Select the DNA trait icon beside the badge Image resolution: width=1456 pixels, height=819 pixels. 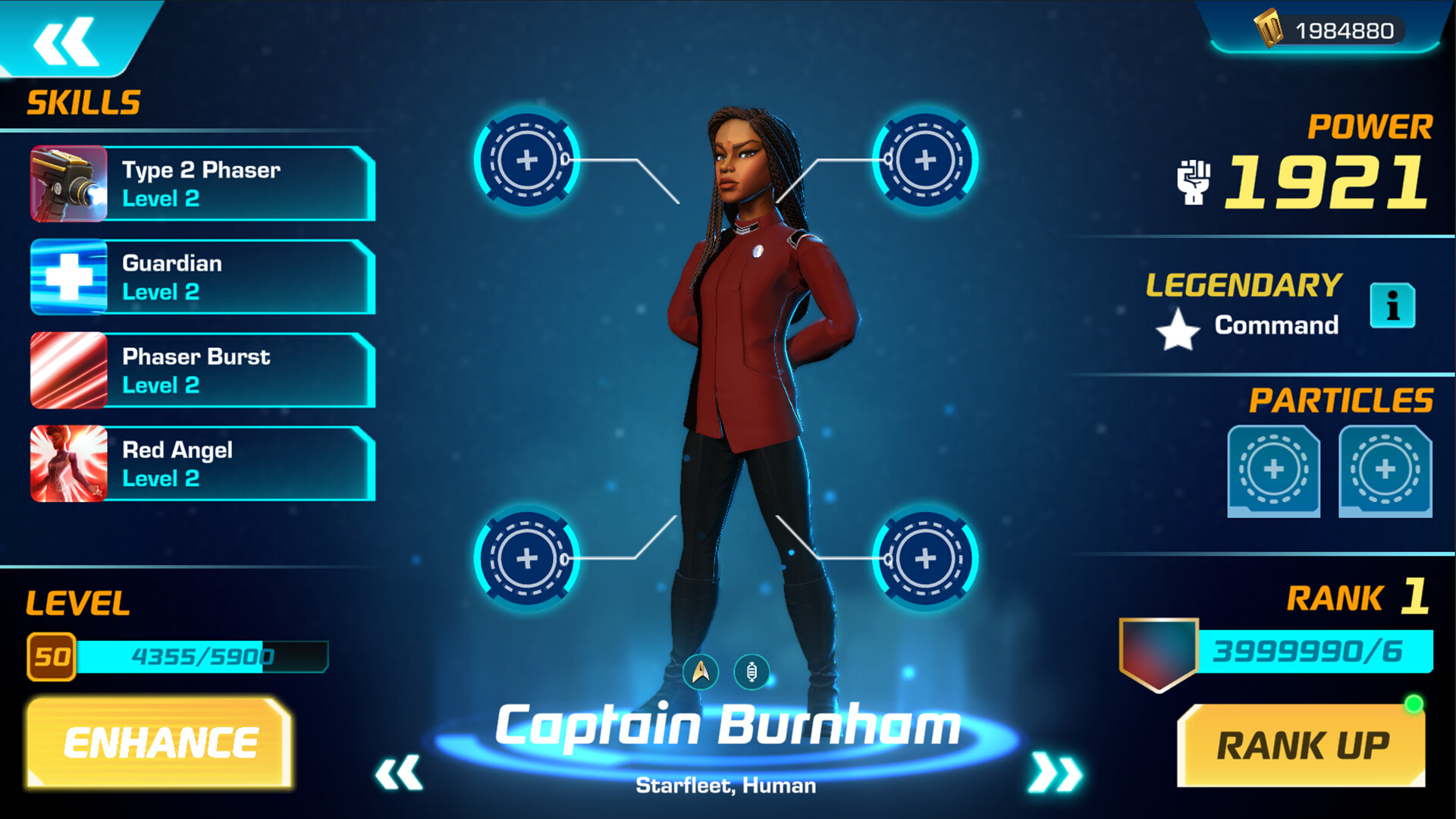753,672
